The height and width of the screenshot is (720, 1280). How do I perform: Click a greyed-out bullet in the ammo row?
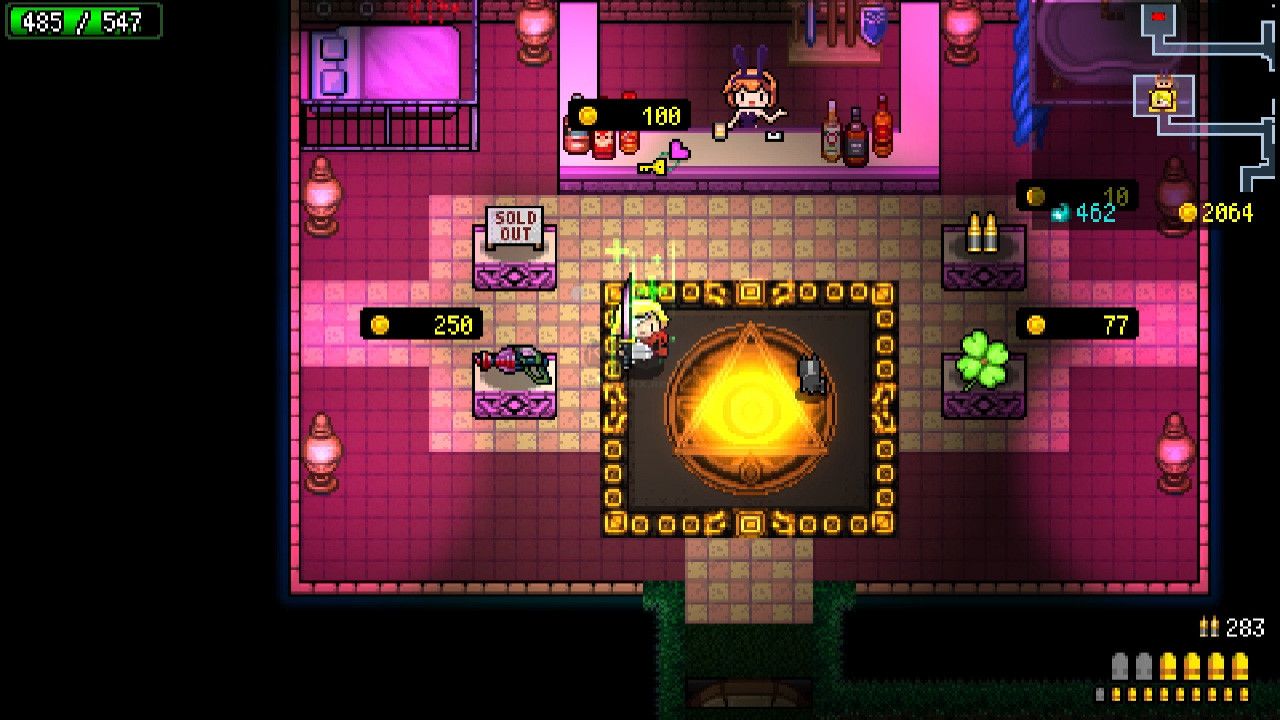pos(1120,665)
